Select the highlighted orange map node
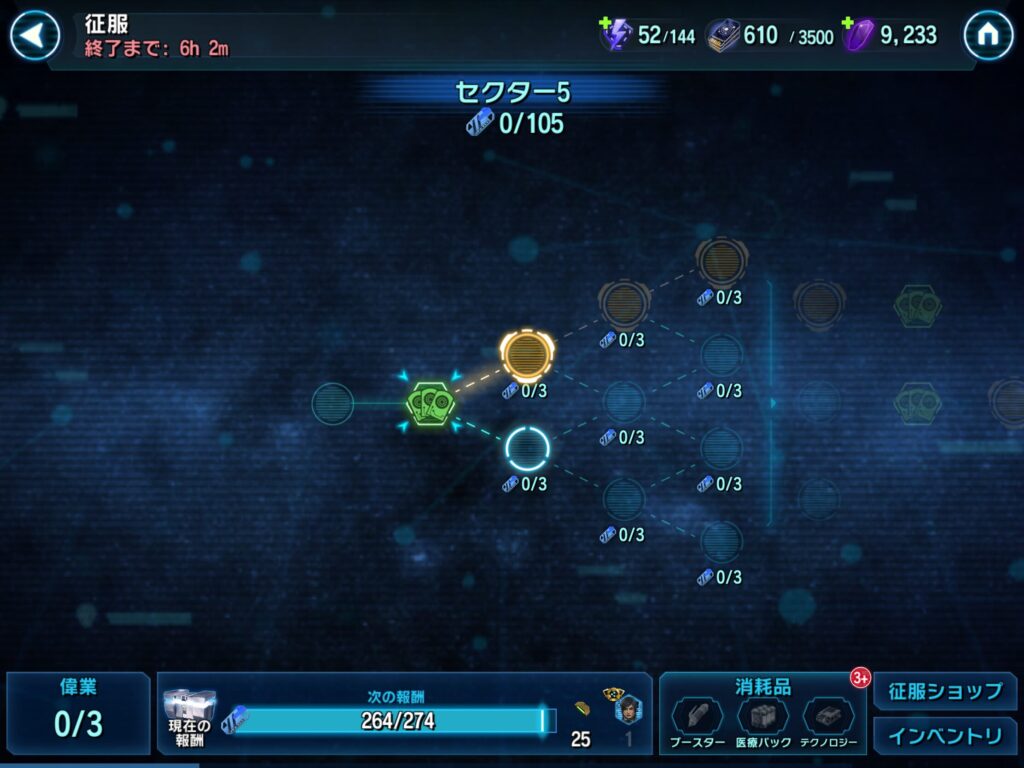 coord(527,353)
